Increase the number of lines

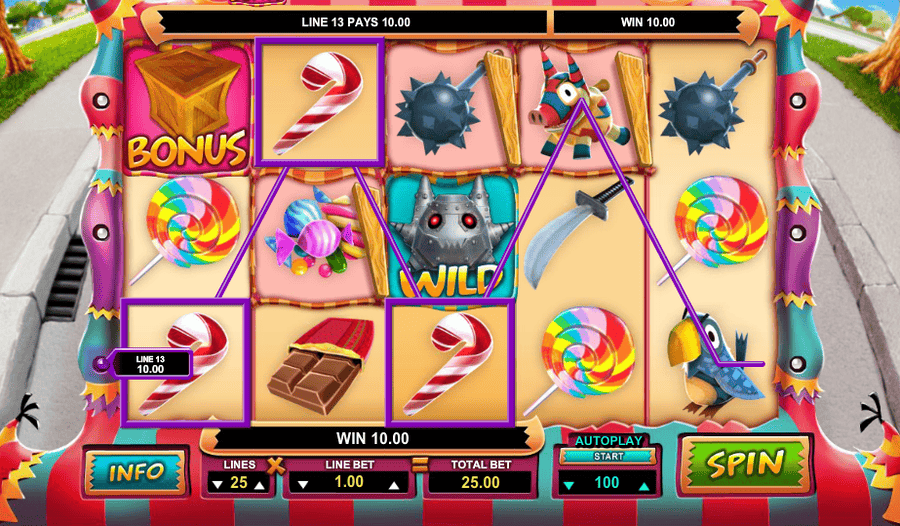tap(262, 485)
